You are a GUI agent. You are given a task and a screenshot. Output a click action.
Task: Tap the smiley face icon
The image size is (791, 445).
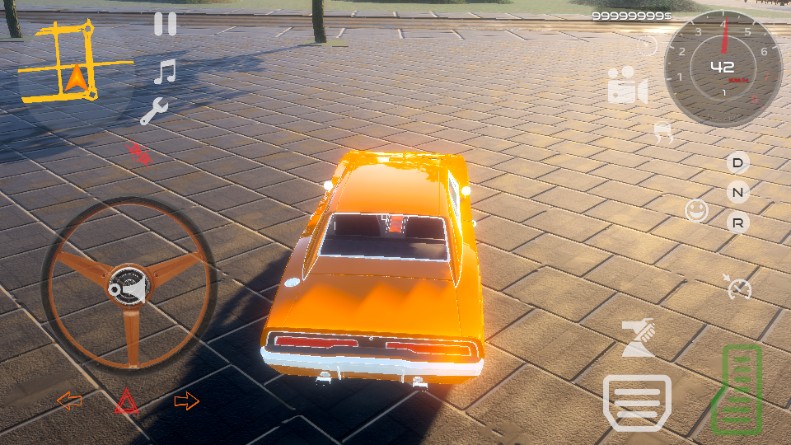point(696,210)
